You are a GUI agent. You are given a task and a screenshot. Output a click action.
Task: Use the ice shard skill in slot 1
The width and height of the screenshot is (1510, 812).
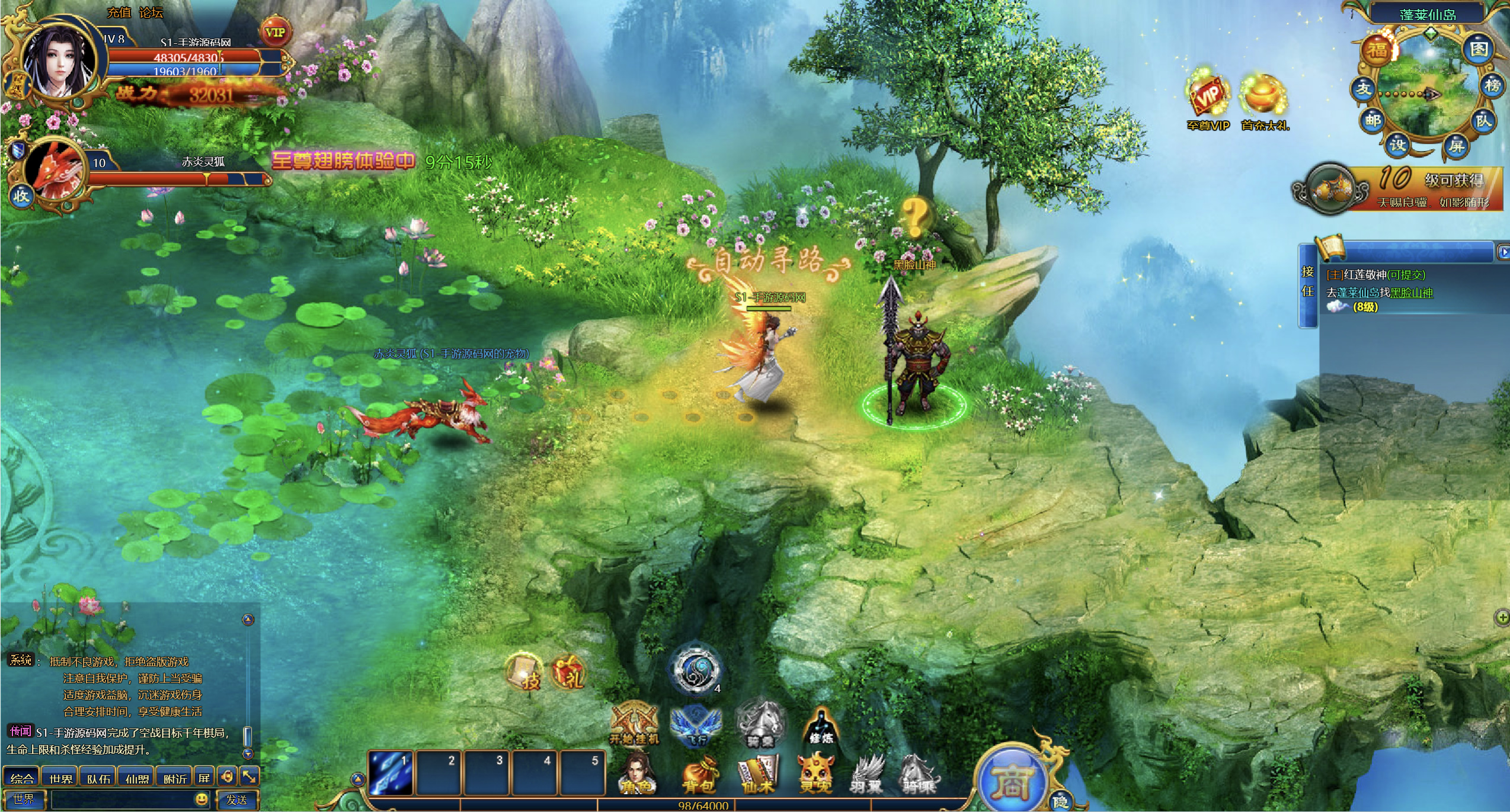(391, 772)
